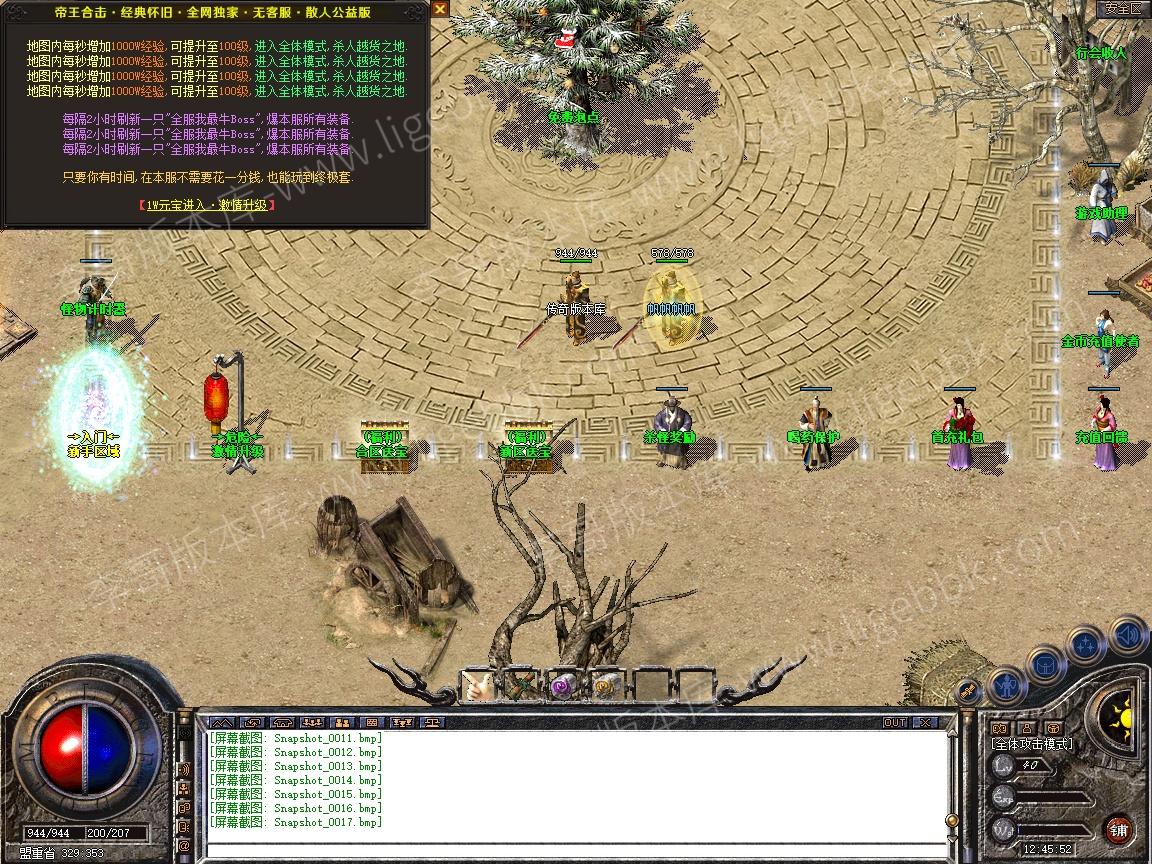
Task: Select the yellow scroll belt slot
Action: click(605, 685)
